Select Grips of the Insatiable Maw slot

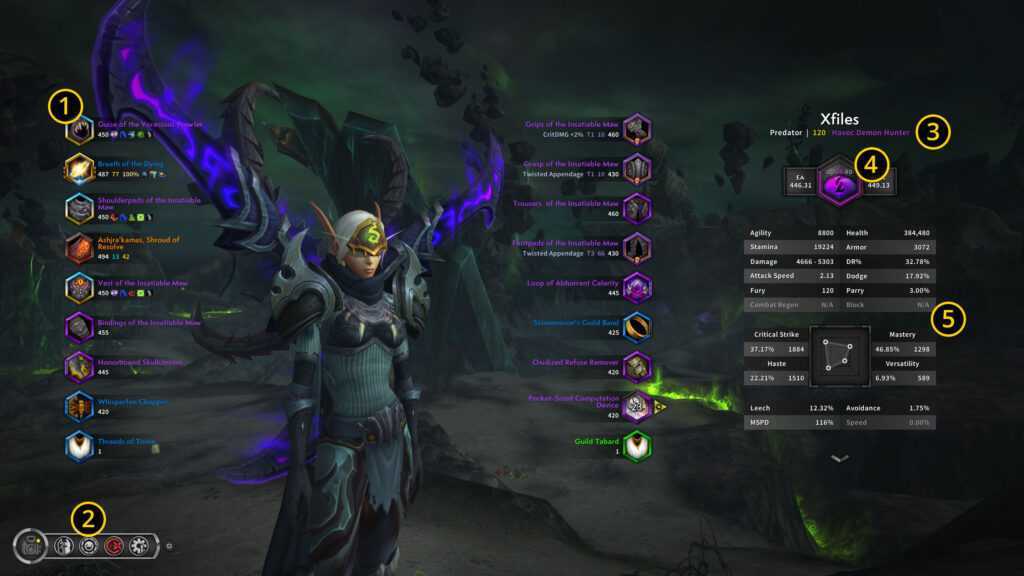coord(637,129)
